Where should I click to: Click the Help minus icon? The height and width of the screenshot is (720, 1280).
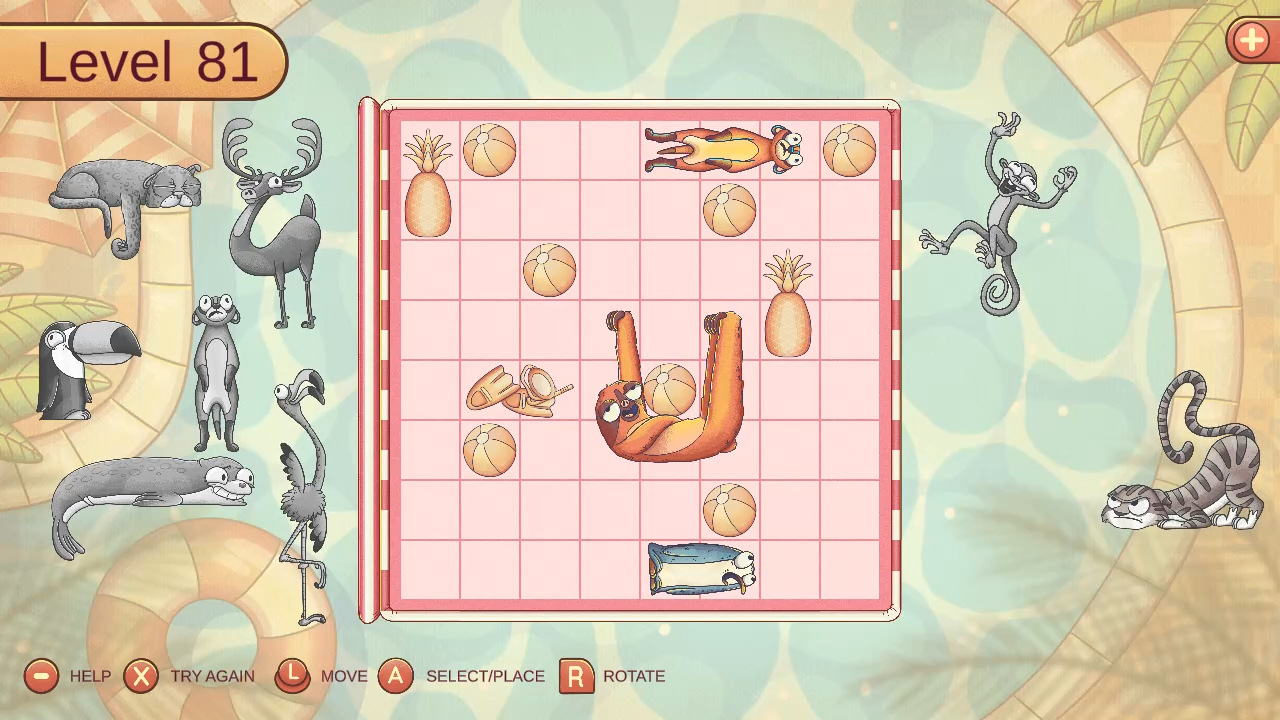[40, 676]
